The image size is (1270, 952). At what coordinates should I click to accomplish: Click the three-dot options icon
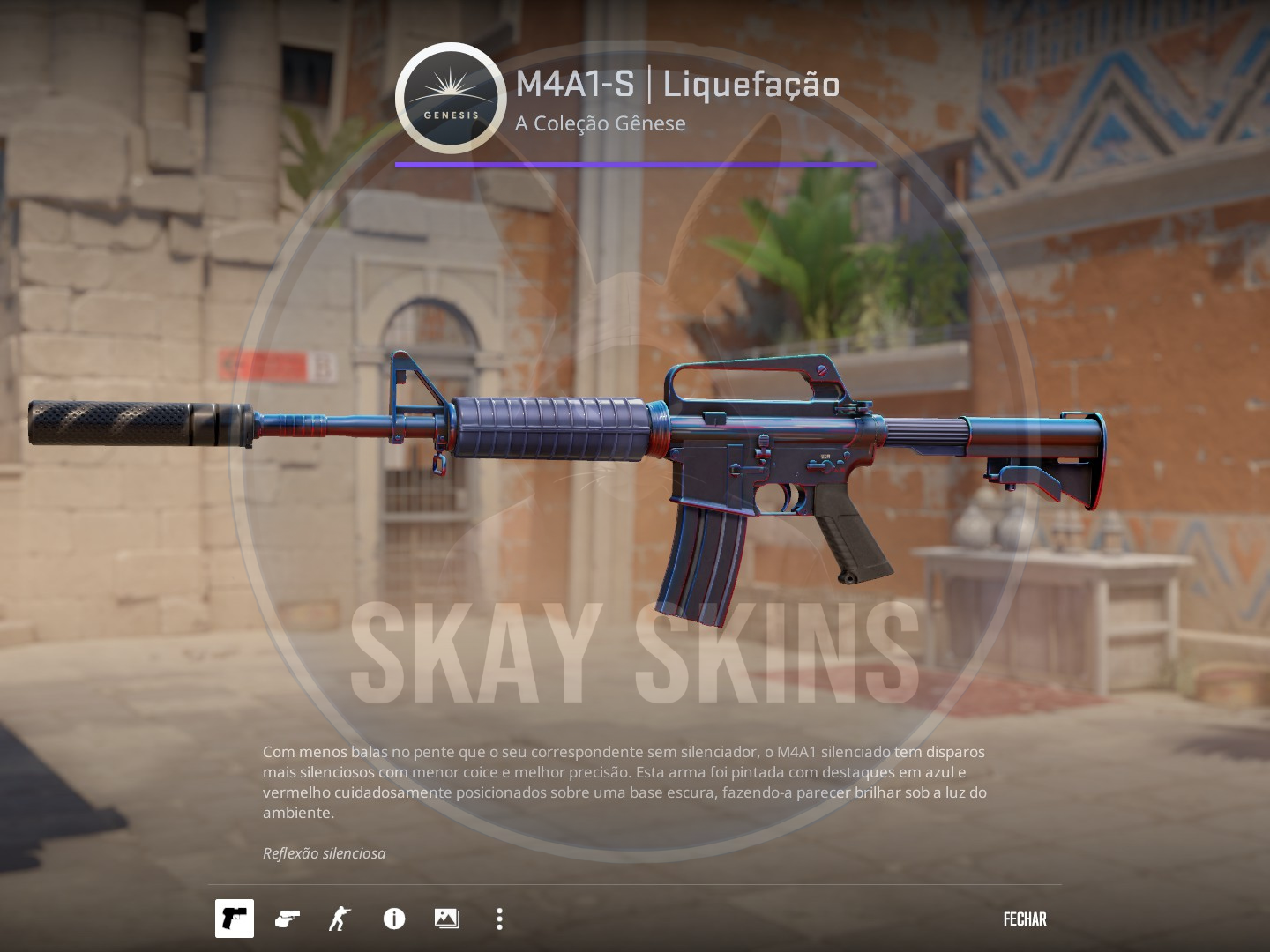(498, 919)
